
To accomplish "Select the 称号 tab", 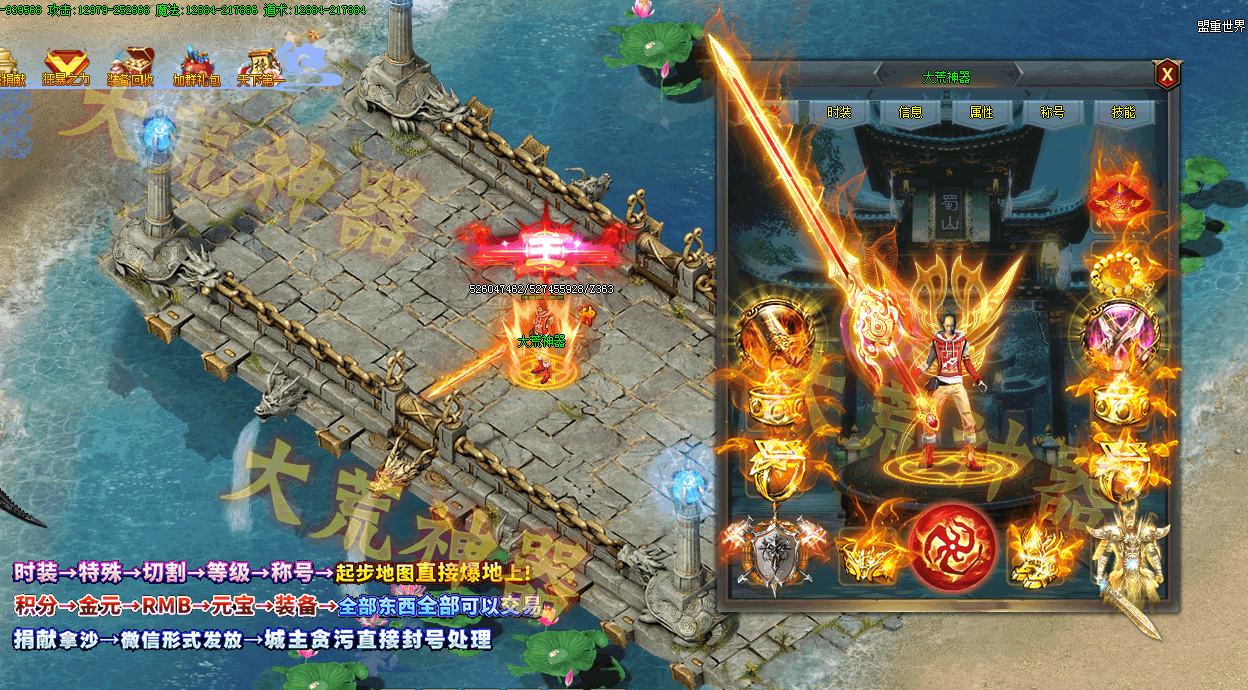I will 1052,112.
